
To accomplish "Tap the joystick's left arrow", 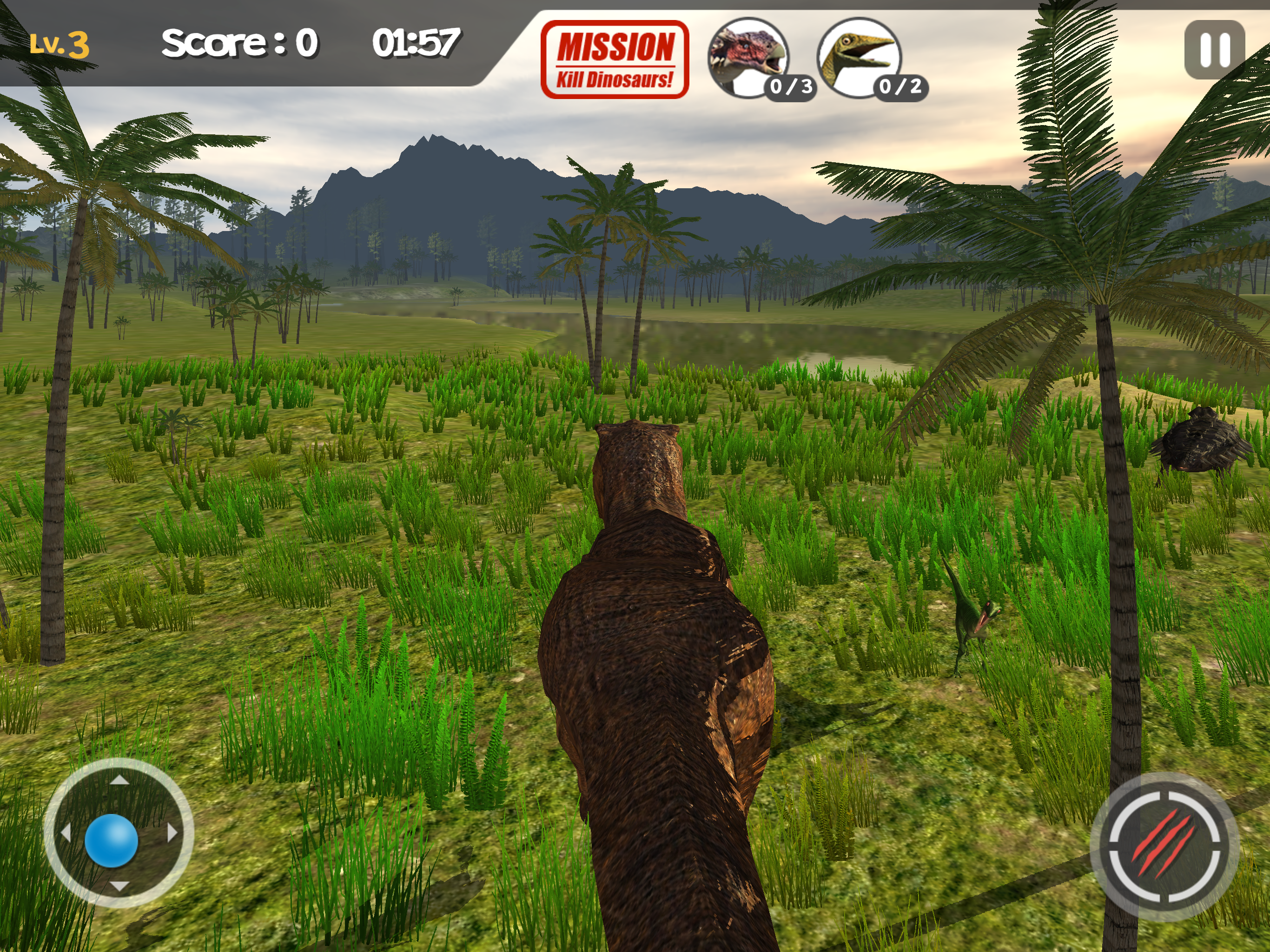I will coord(66,833).
